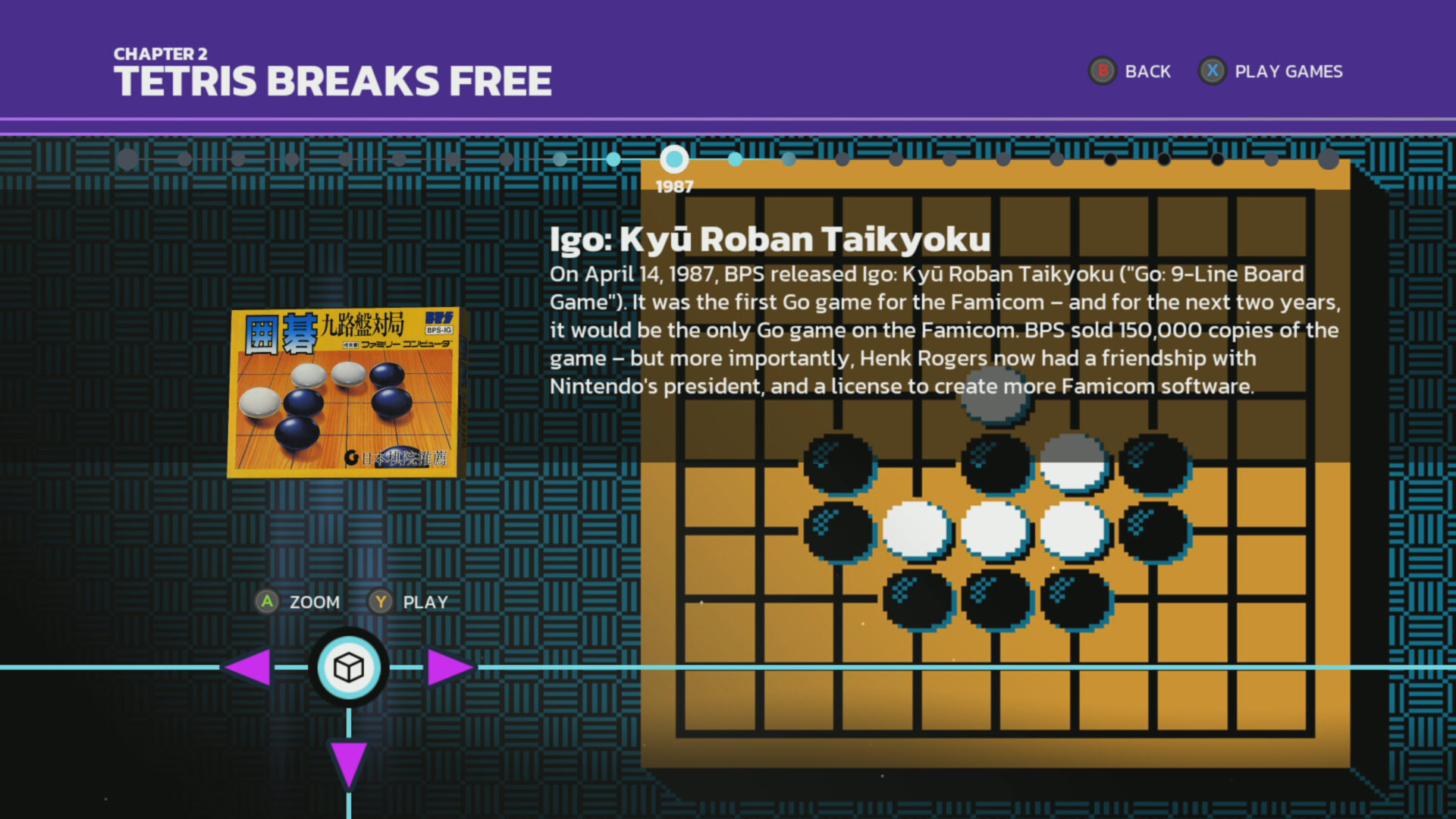Click the red B Back icon

[x=1102, y=71]
